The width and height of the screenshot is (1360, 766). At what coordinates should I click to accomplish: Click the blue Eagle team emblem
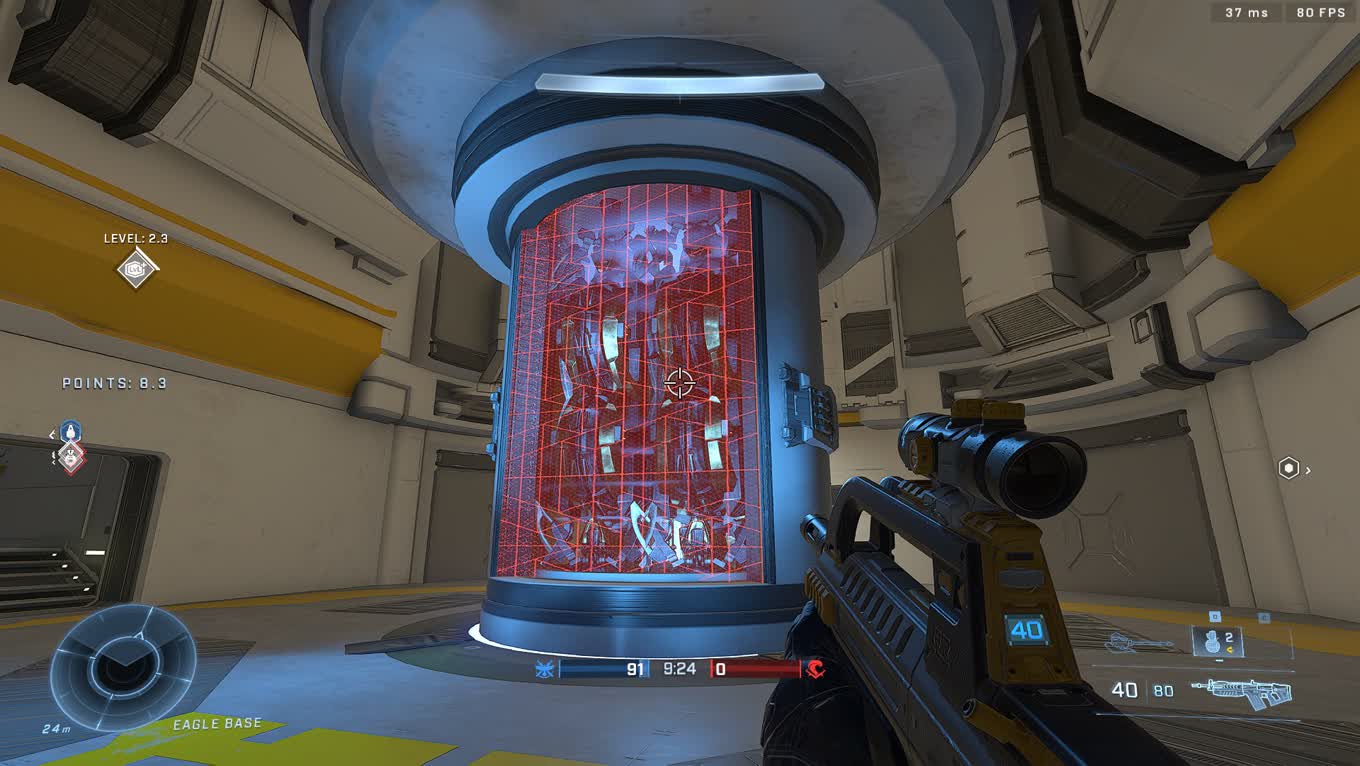(x=545, y=669)
